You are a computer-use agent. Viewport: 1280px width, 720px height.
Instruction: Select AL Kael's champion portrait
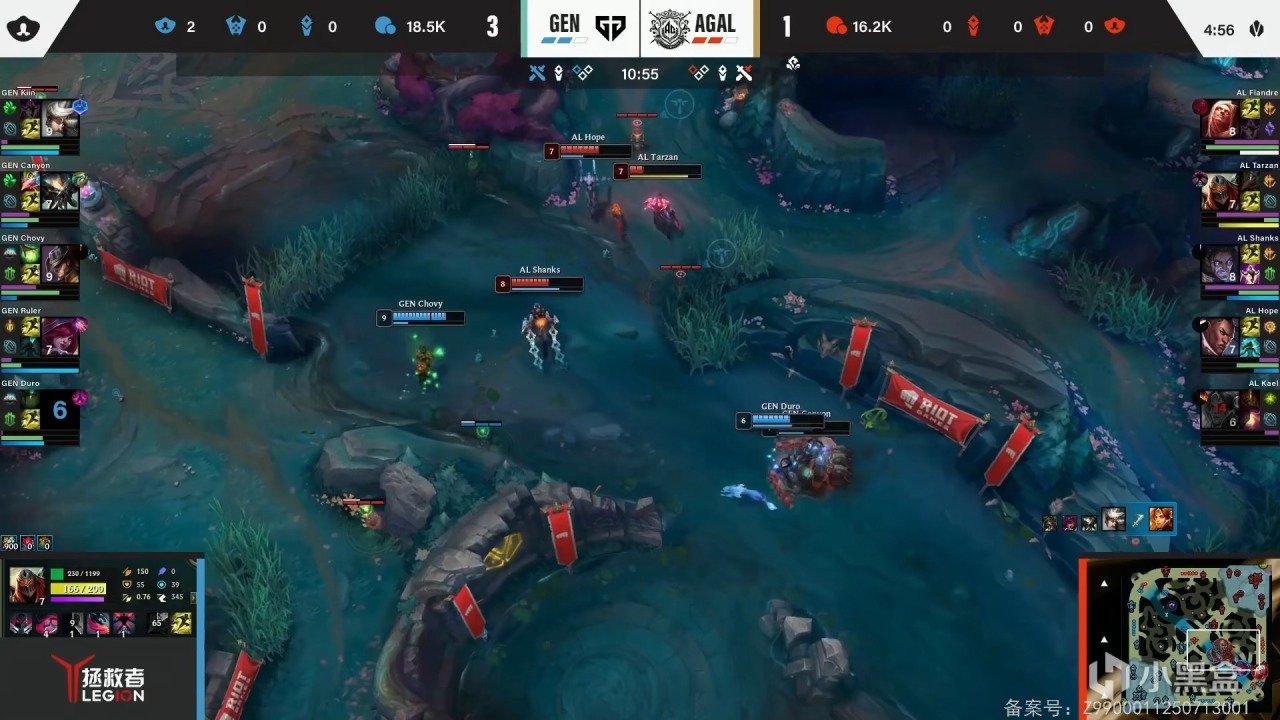click(x=1219, y=409)
